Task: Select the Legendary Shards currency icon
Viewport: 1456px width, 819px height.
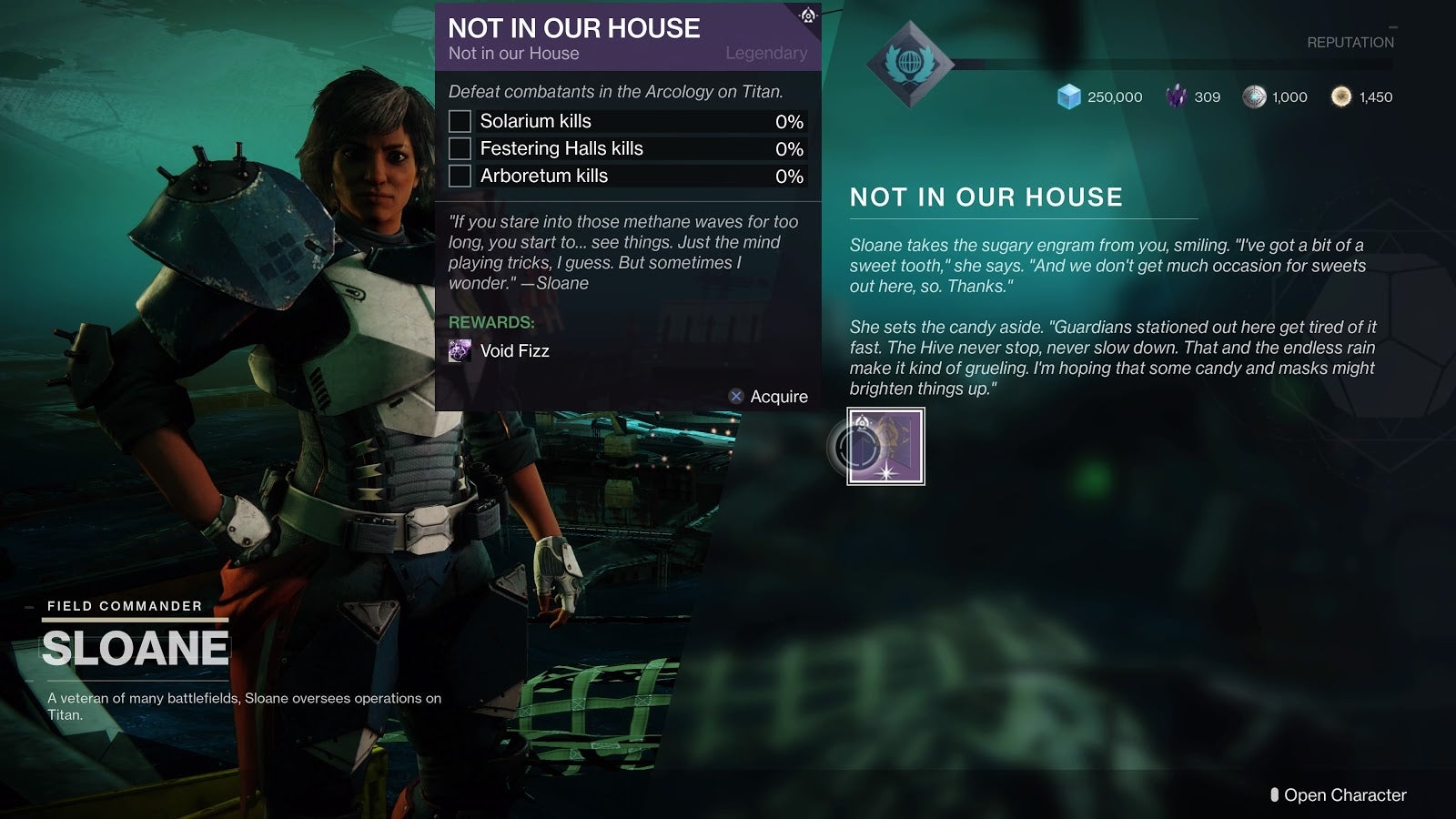Action: click(x=1177, y=96)
